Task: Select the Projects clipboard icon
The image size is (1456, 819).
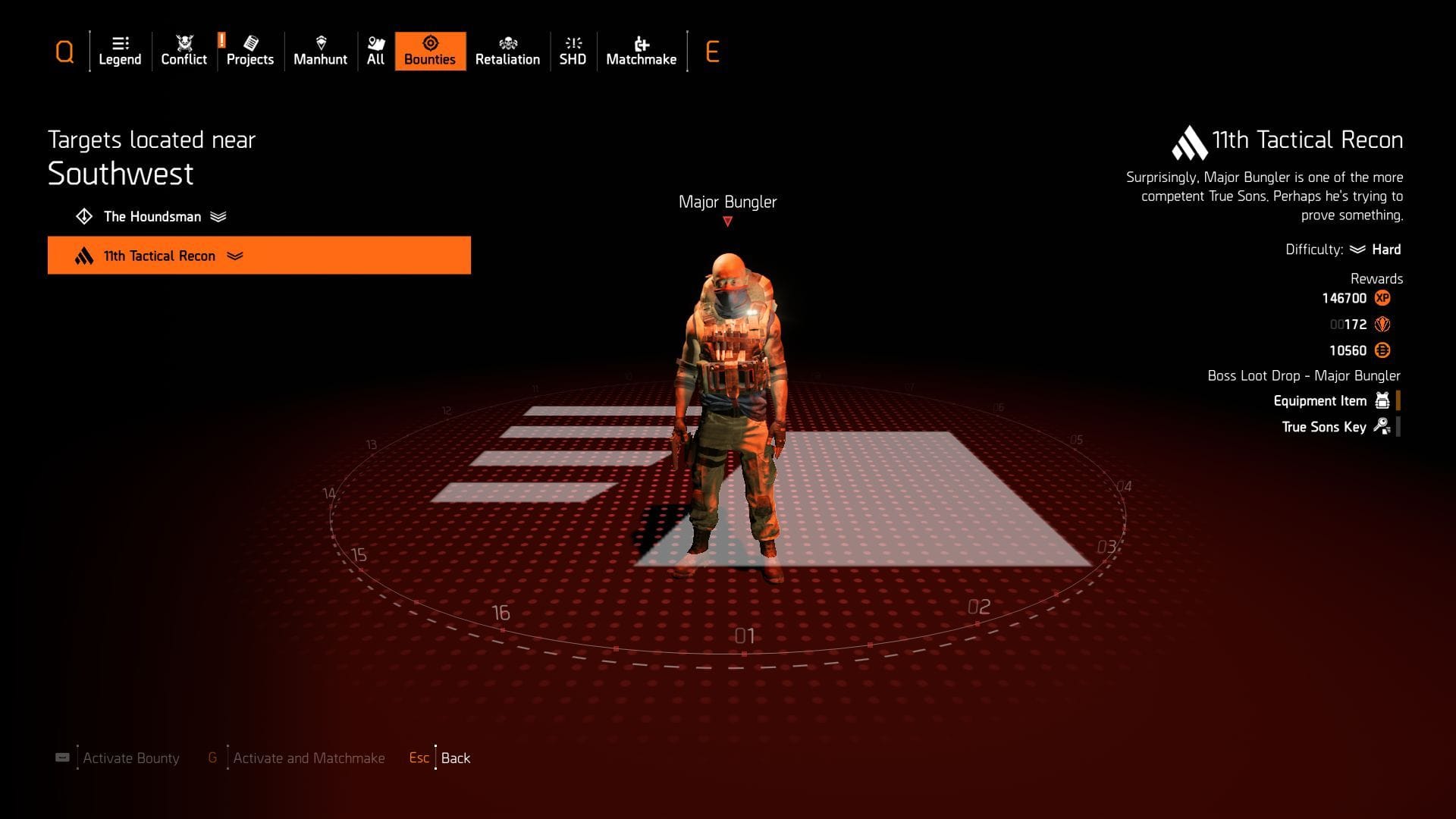Action: 250,42
